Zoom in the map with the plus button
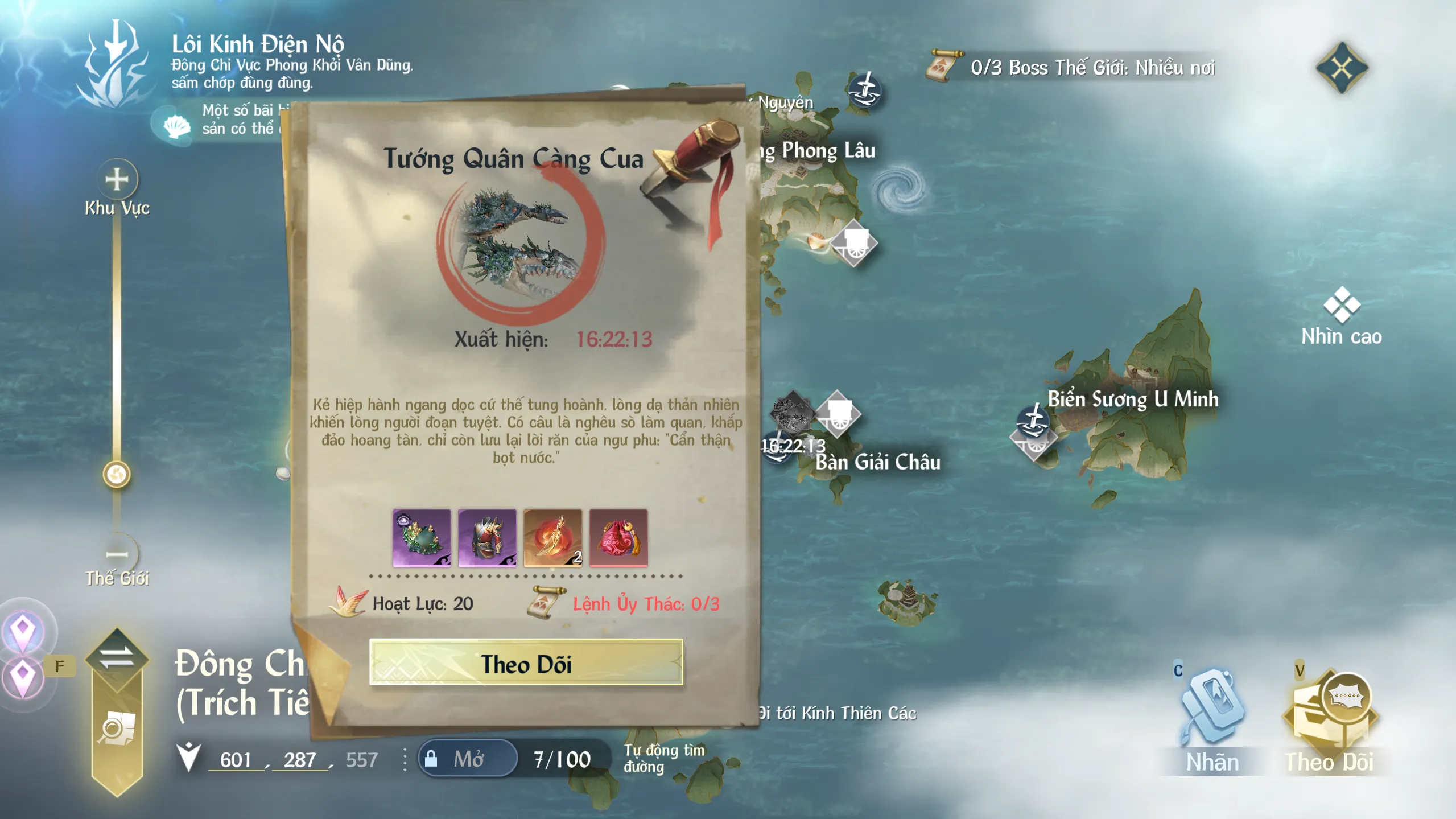 pyautogui.click(x=117, y=180)
